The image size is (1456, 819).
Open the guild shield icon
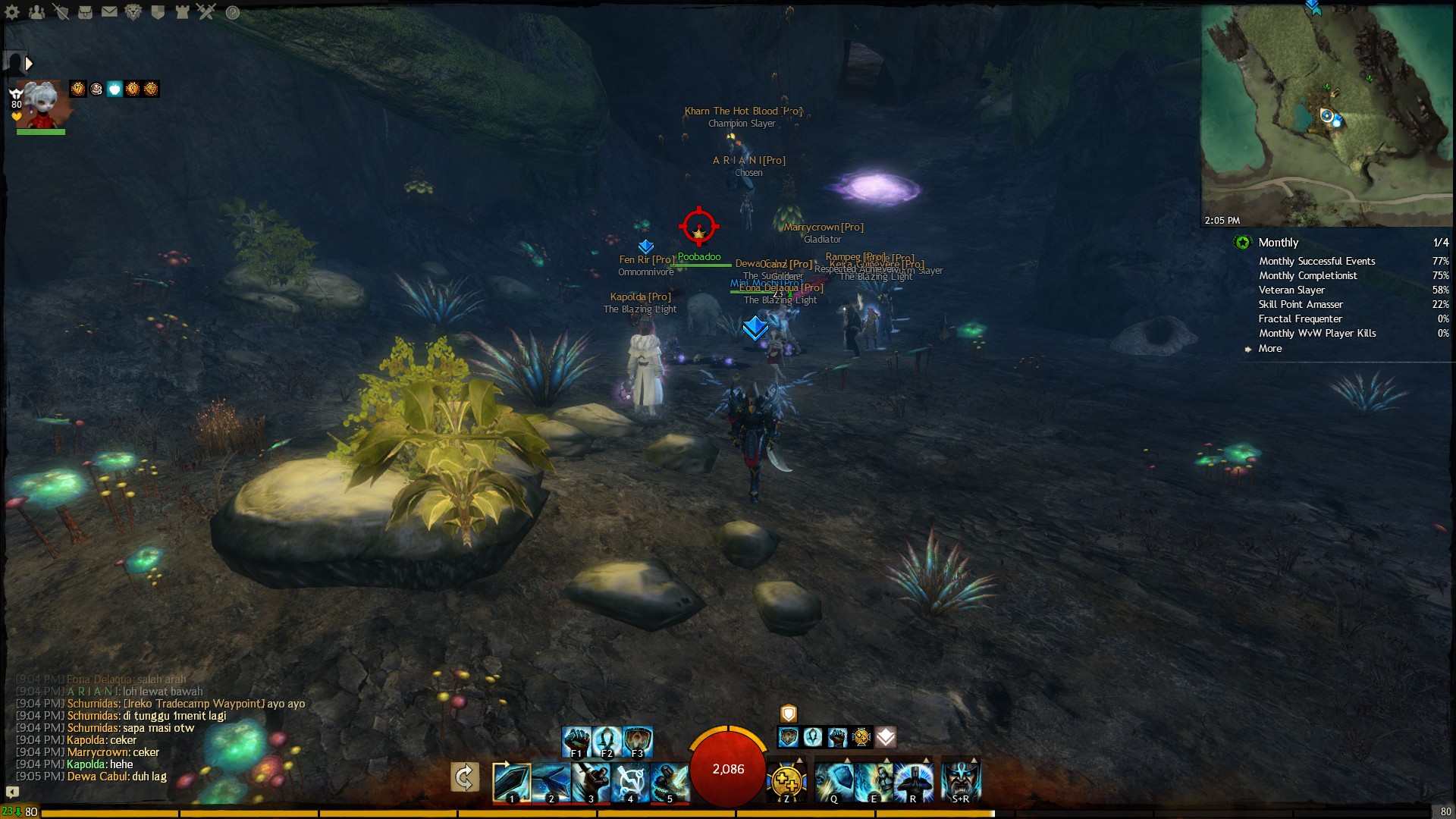click(158, 12)
